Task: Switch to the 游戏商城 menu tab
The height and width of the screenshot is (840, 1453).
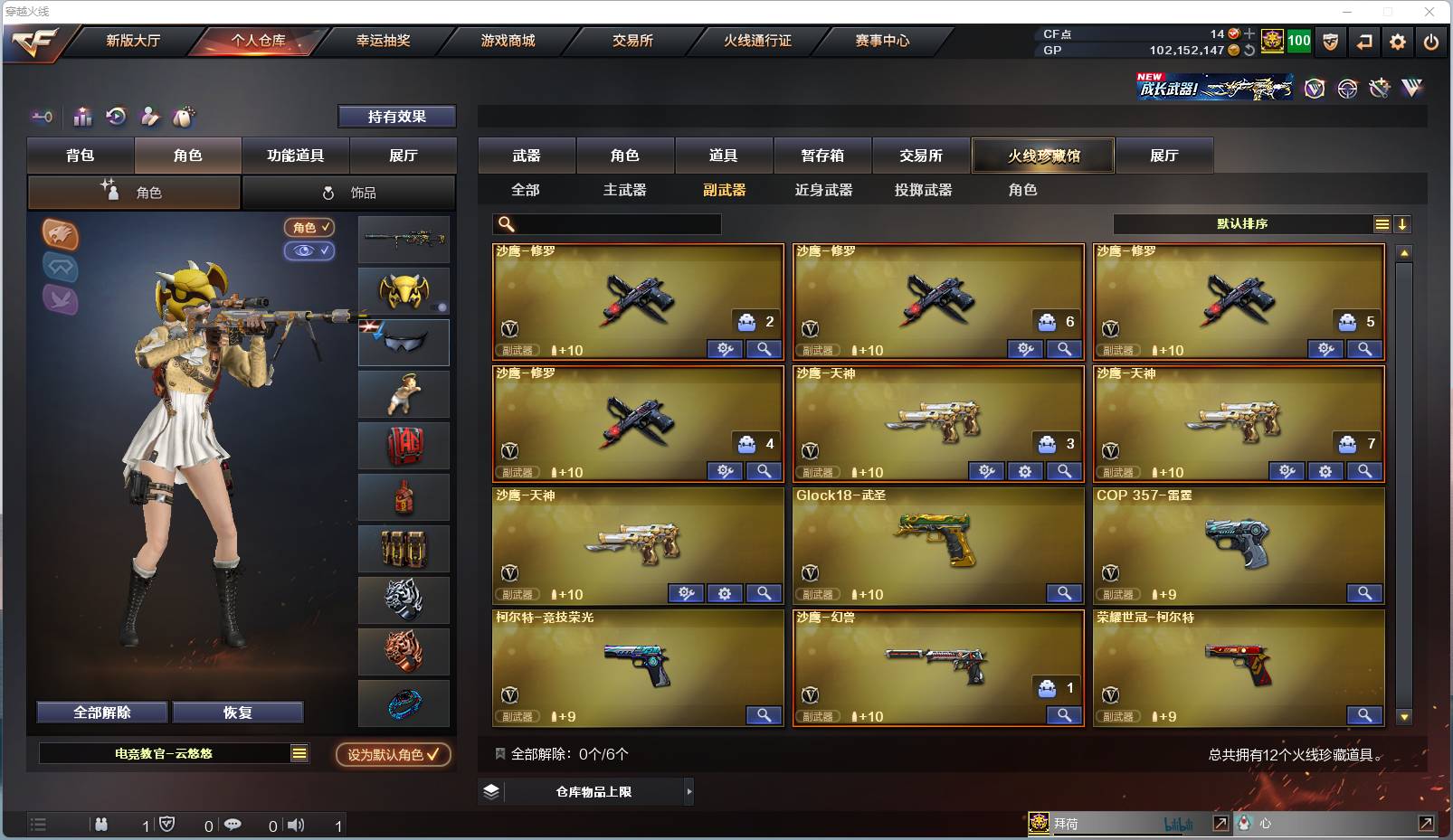Action: coord(508,41)
